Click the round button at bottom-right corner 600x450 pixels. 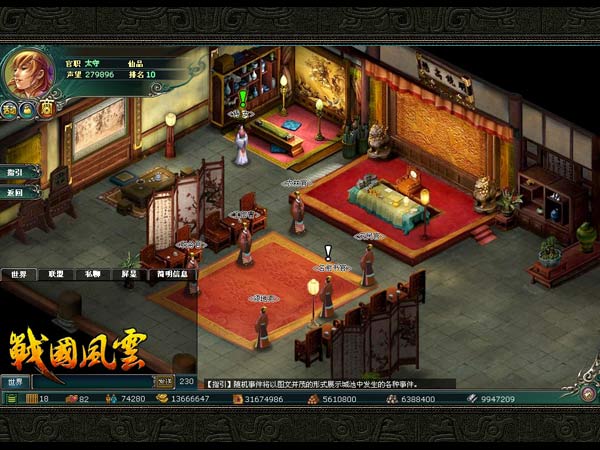click(588, 393)
